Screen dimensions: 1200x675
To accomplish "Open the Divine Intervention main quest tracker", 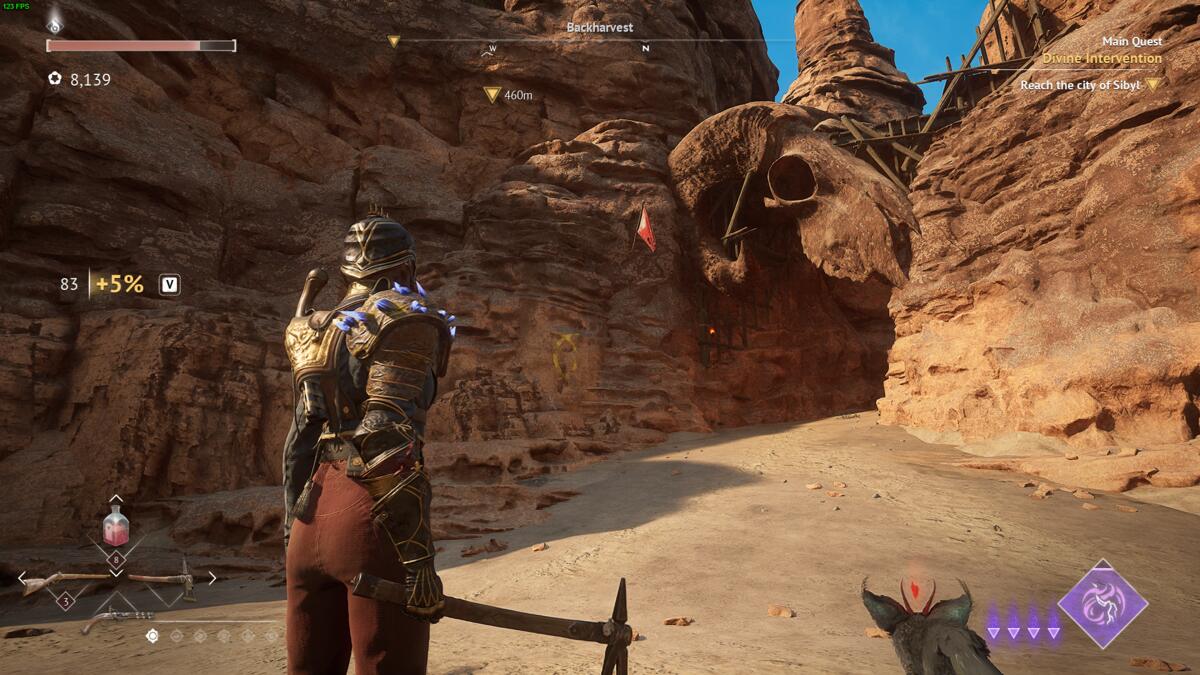I will [x=1102, y=58].
